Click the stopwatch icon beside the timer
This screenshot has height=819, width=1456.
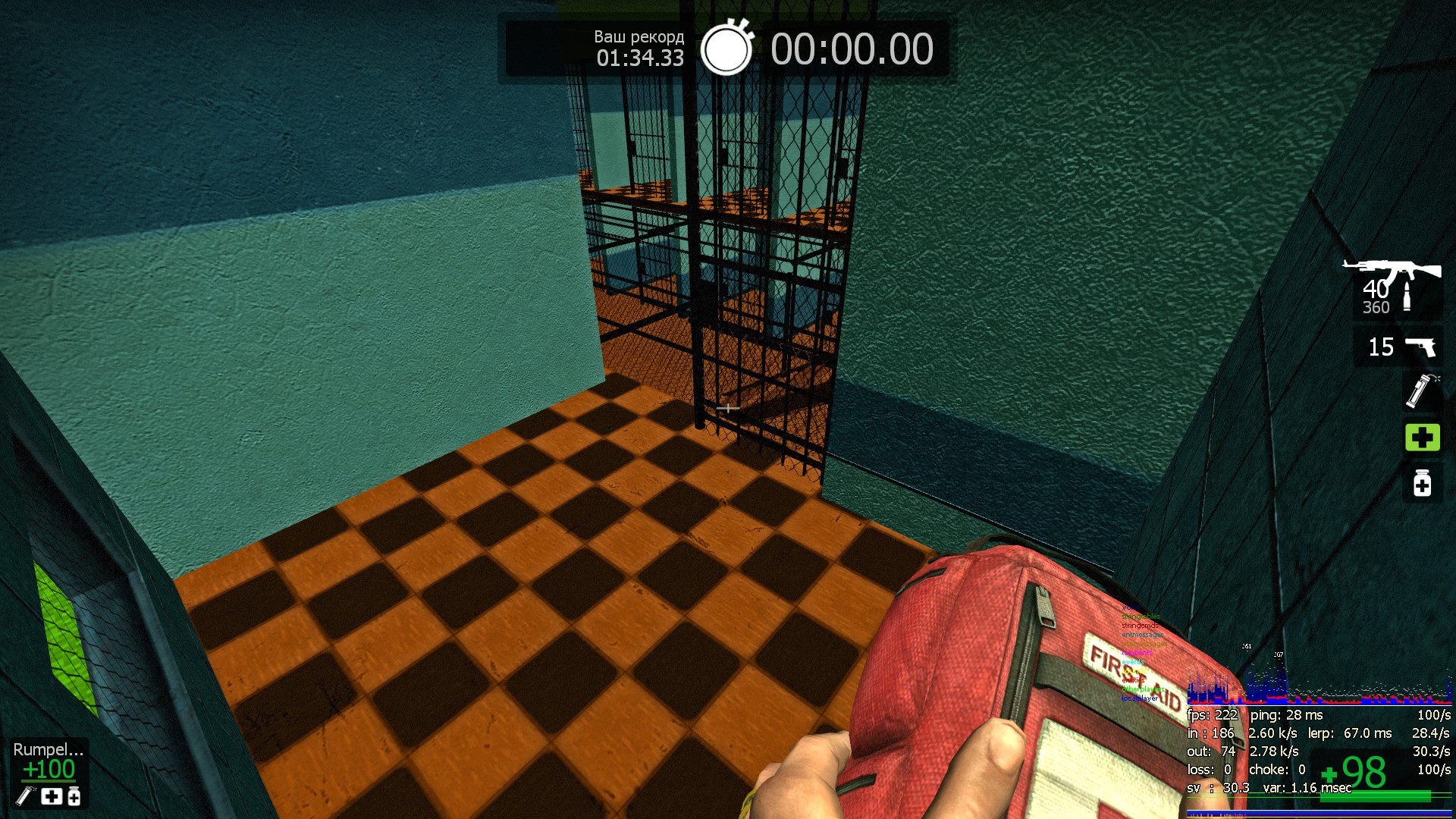(726, 49)
